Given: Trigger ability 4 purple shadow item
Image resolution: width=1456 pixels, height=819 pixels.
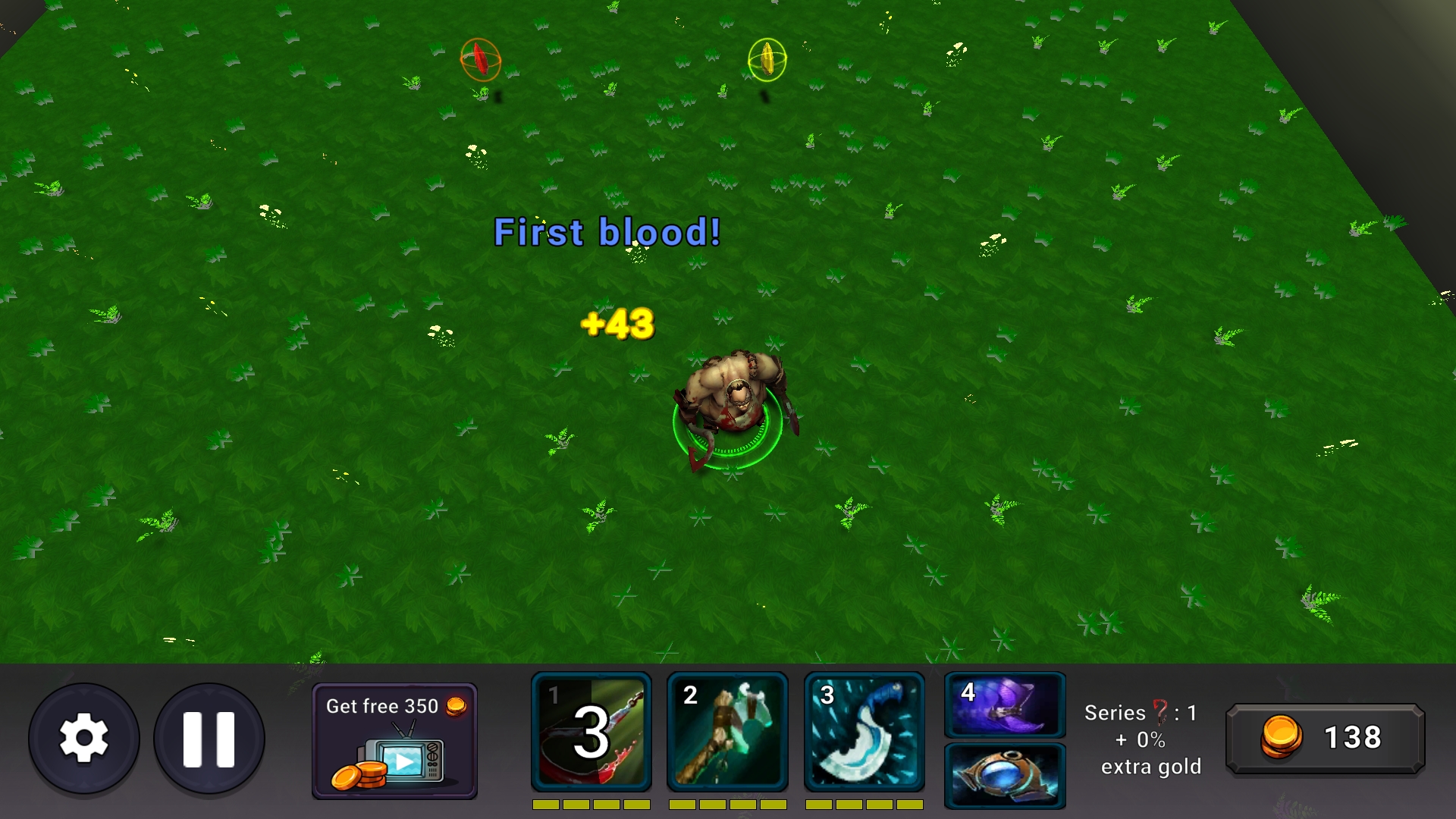Looking at the screenshot, I should pos(1004,707).
